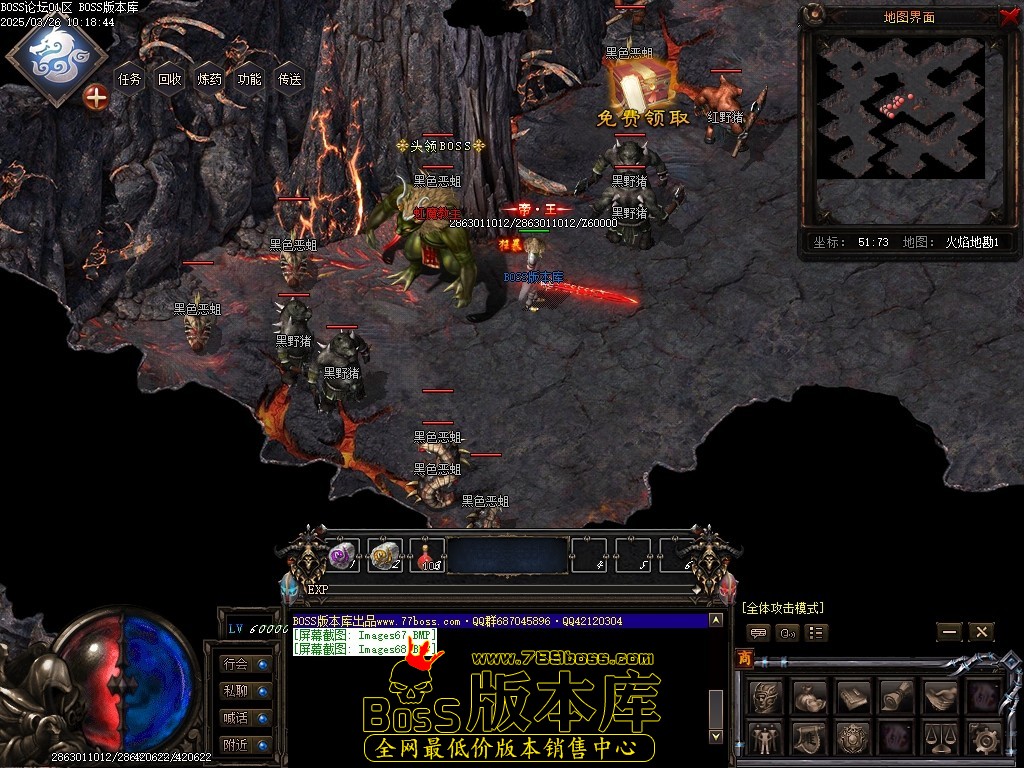1024x768 pixels.
Task: Use the red health potion slot
Action: pyautogui.click(x=428, y=555)
